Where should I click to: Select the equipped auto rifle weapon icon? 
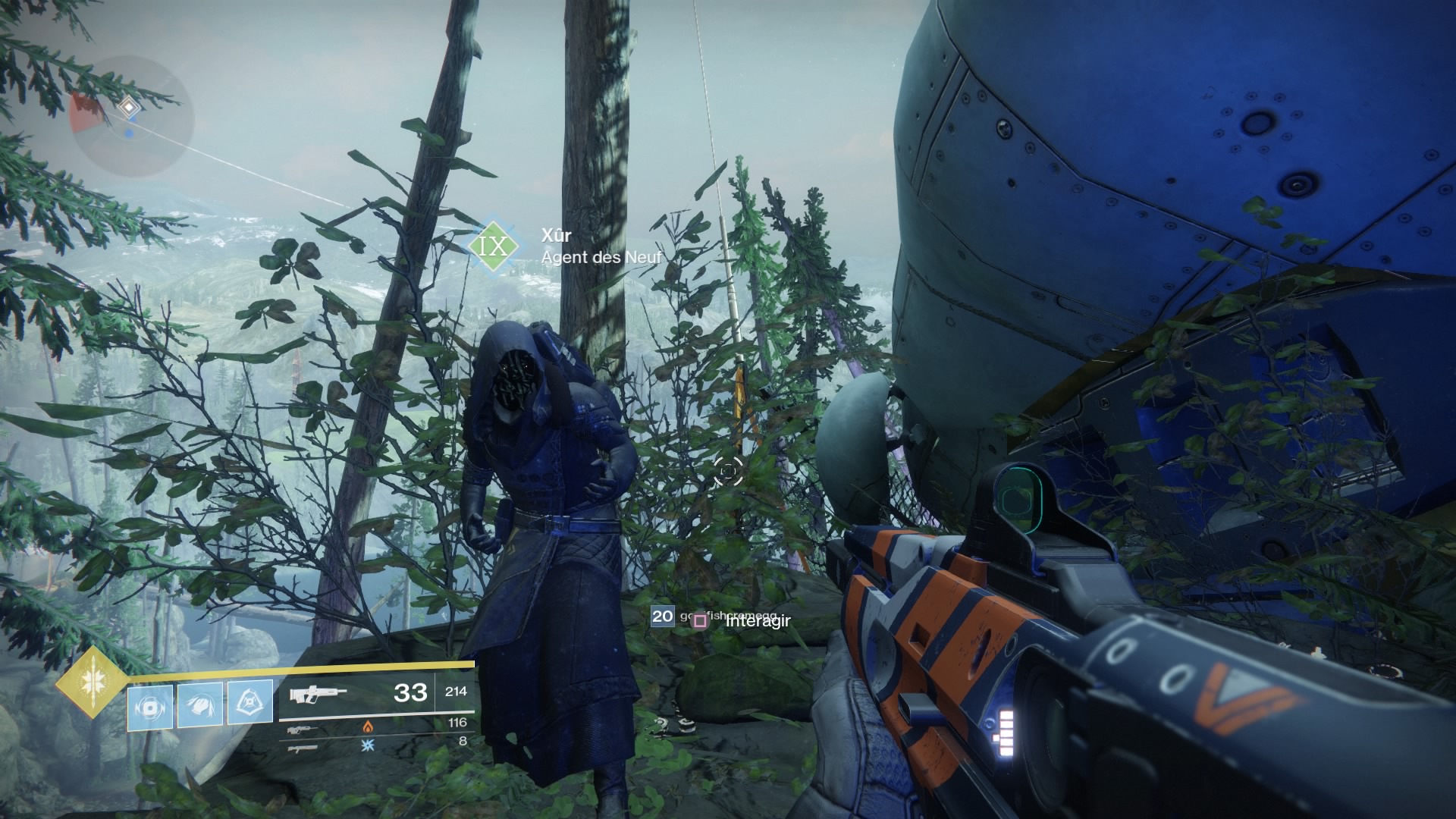coord(318,692)
